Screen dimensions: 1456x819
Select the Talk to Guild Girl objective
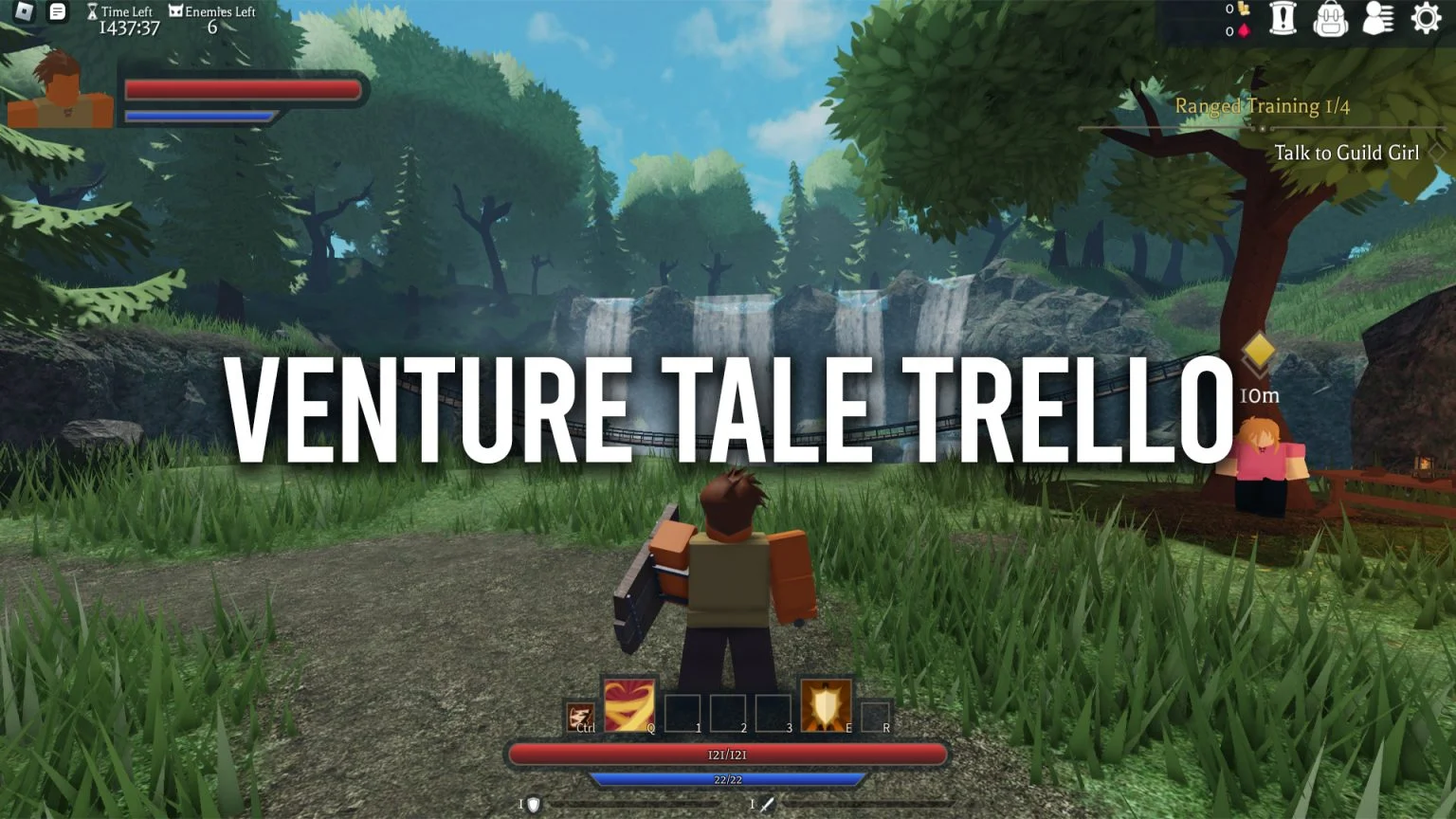click(x=1348, y=153)
